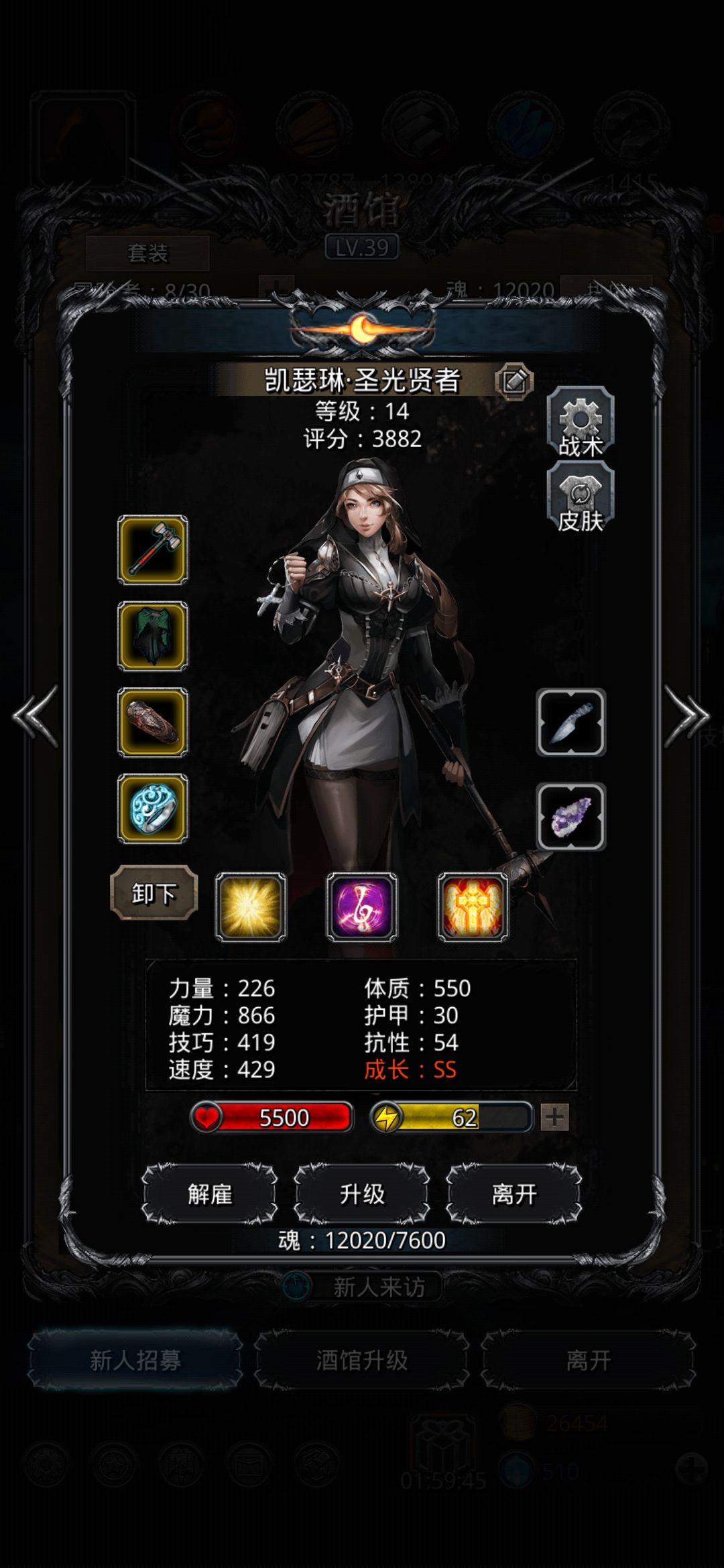
Task: Select the cyan ring equipment slot
Action: click(x=153, y=809)
